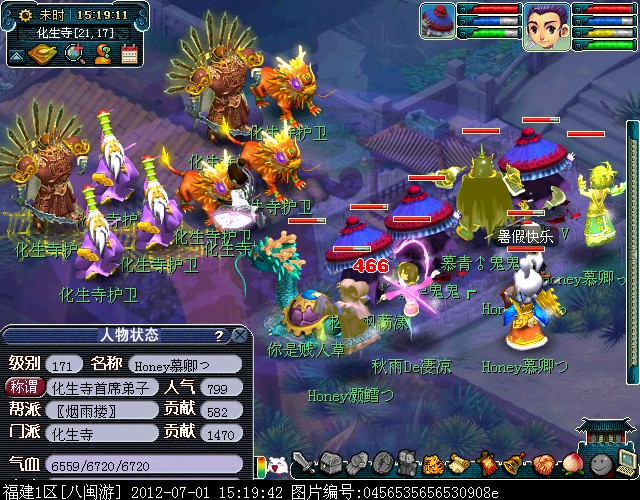Click the golden bell icon
The height and width of the screenshot is (500, 640).
pos(513,464)
